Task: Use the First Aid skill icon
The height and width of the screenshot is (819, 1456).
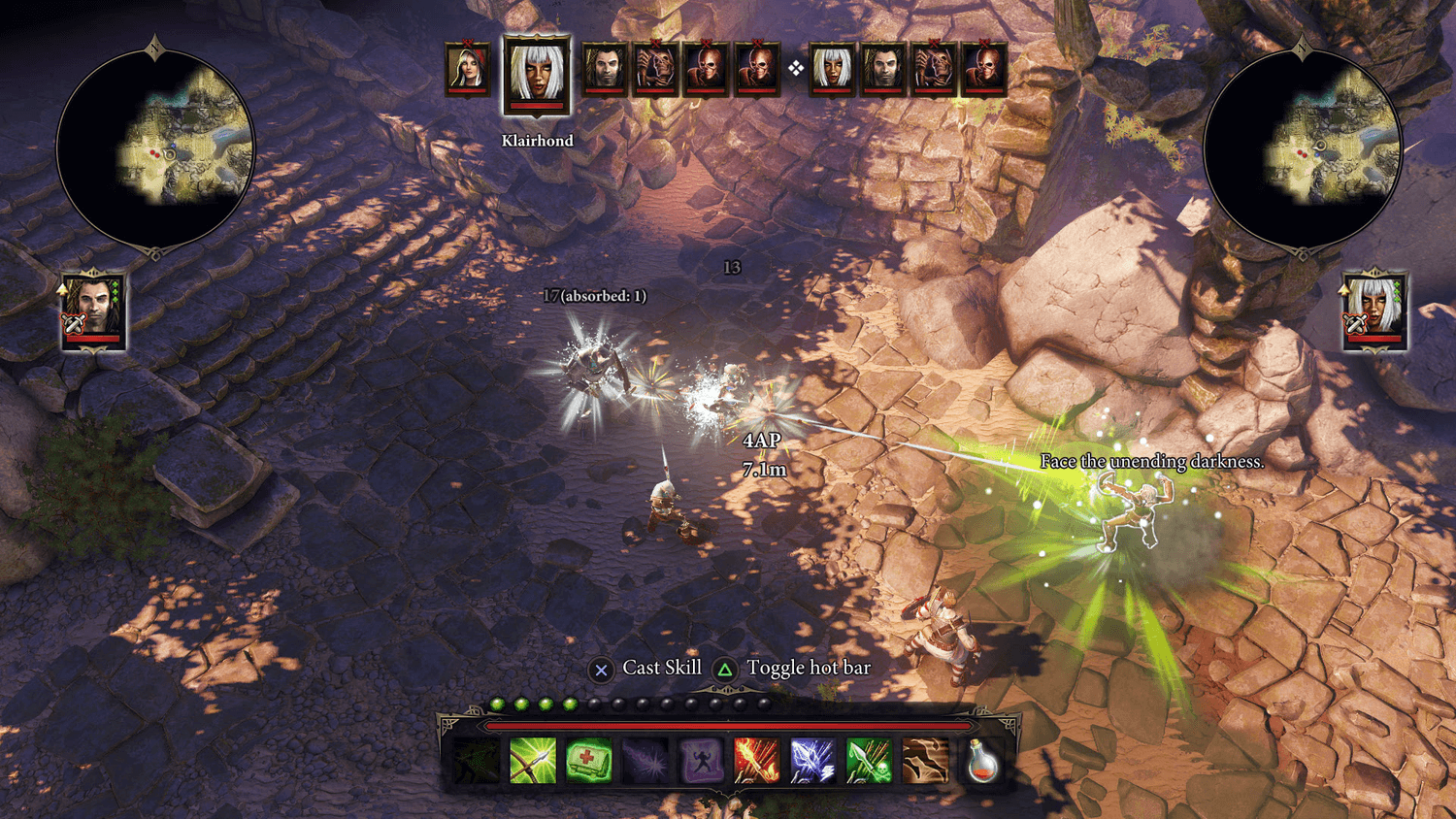Action: click(x=588, y=762)
